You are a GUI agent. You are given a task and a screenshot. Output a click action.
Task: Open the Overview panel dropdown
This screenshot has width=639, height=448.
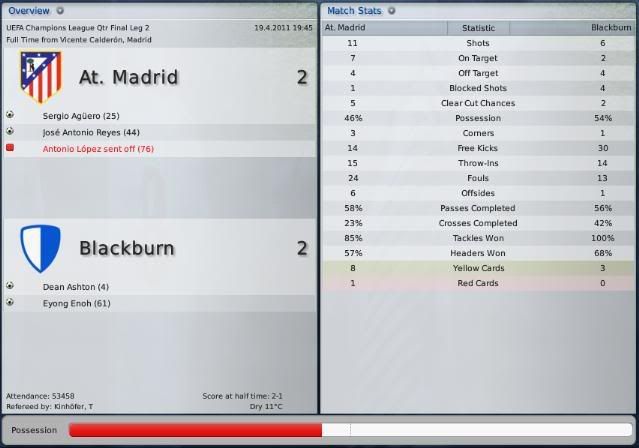pos(58,11)
